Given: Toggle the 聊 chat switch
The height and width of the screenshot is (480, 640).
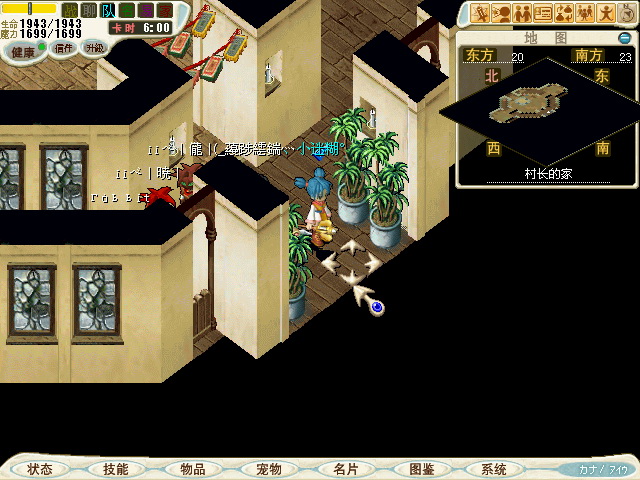Looking at the screenshot, I should click(87, 9).
